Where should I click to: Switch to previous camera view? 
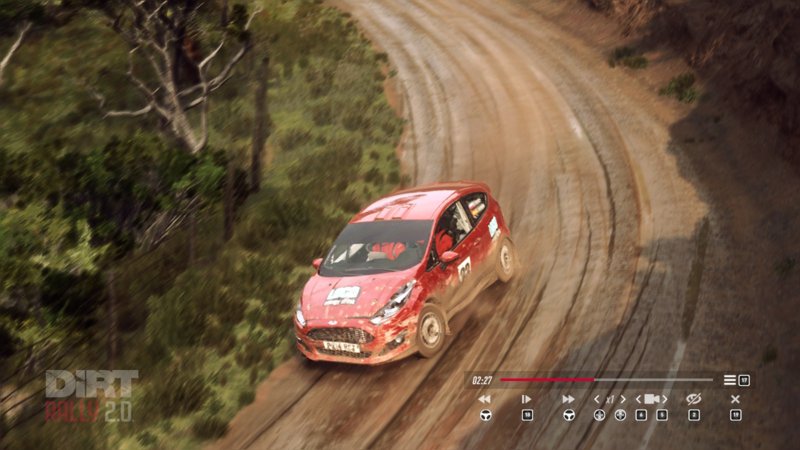[x=640, y=399]
